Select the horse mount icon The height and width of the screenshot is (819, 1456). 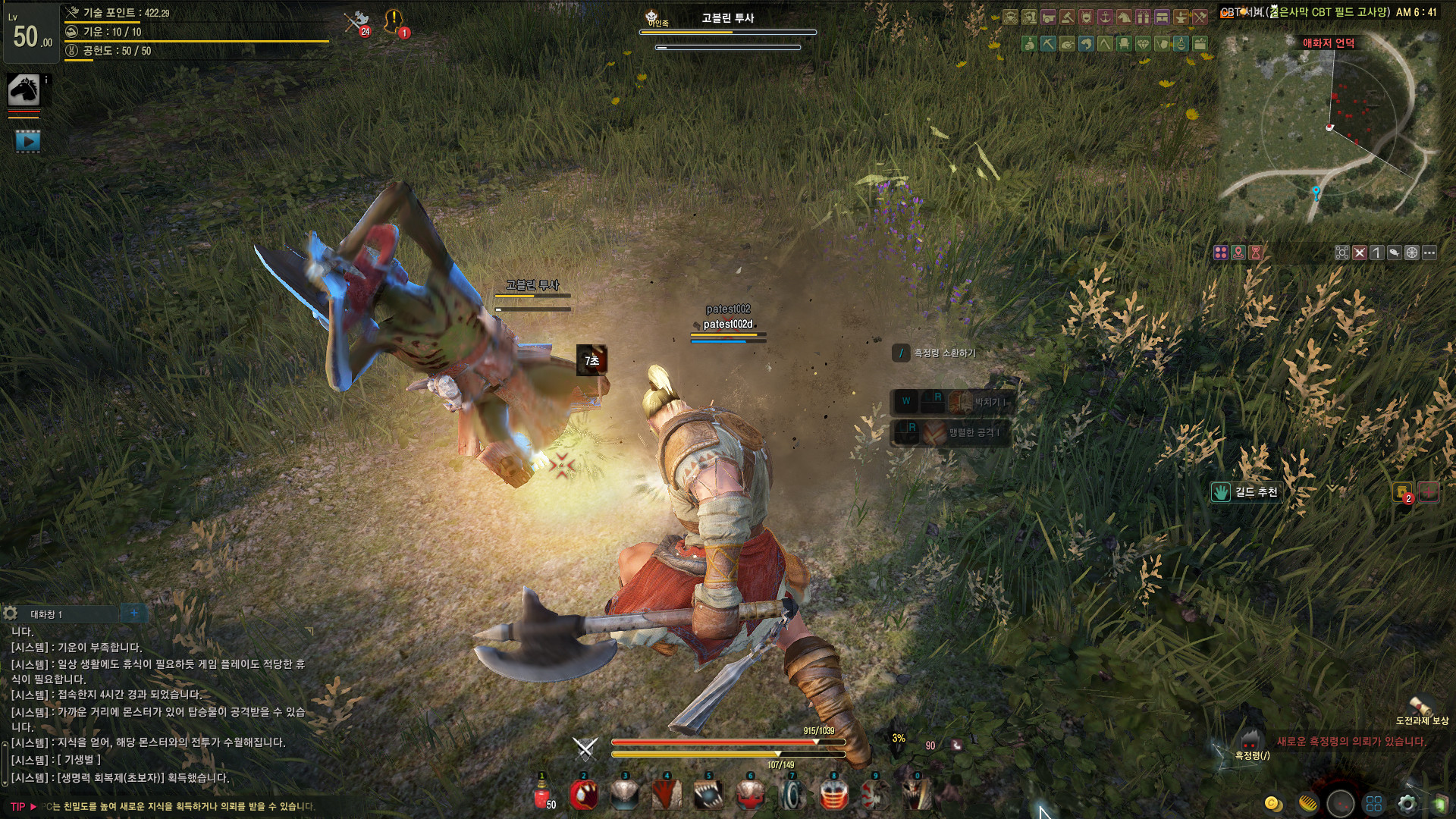(x=24, y=90)
